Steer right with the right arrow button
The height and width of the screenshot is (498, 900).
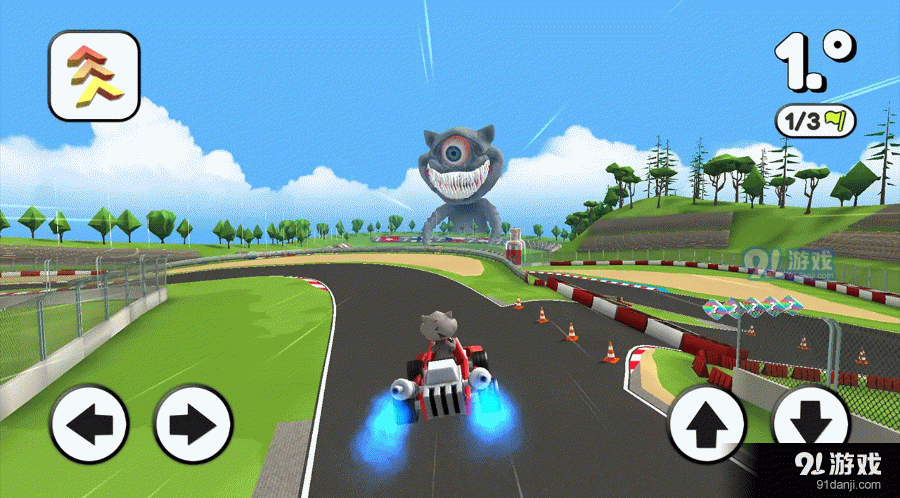pos(193,424)
